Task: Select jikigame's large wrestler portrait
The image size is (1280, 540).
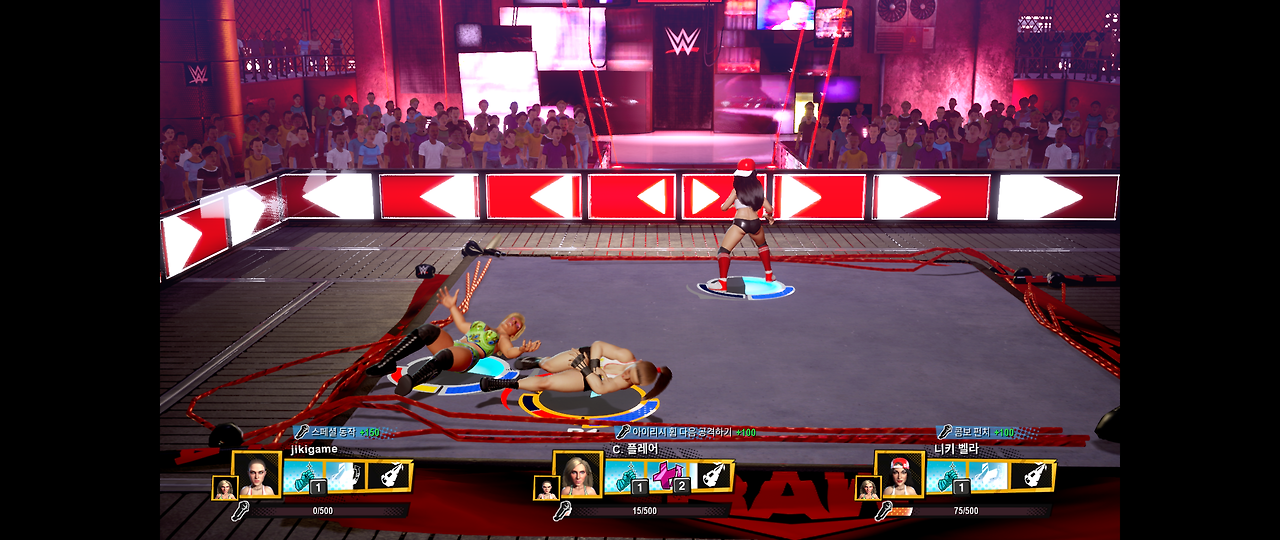Action: tap(256, 475)
